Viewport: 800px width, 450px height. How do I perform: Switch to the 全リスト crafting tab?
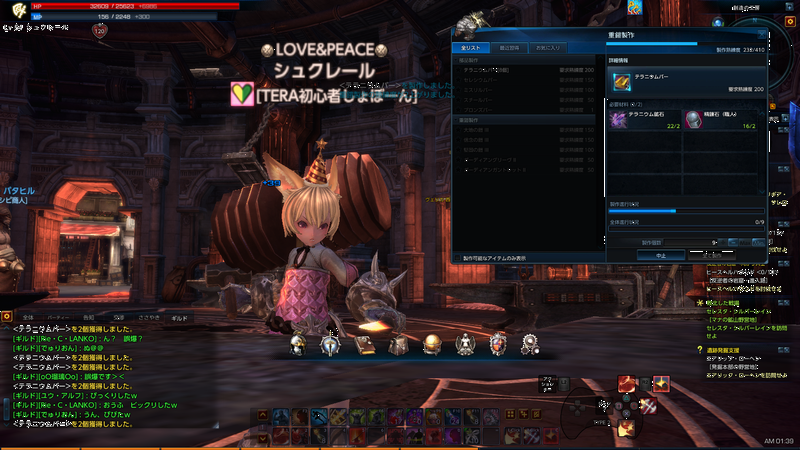(x=467, y=47)
